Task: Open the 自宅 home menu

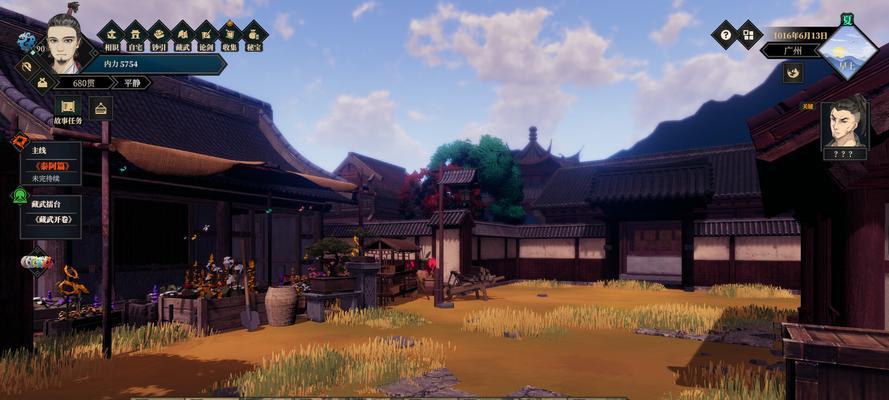Action: 134,36
